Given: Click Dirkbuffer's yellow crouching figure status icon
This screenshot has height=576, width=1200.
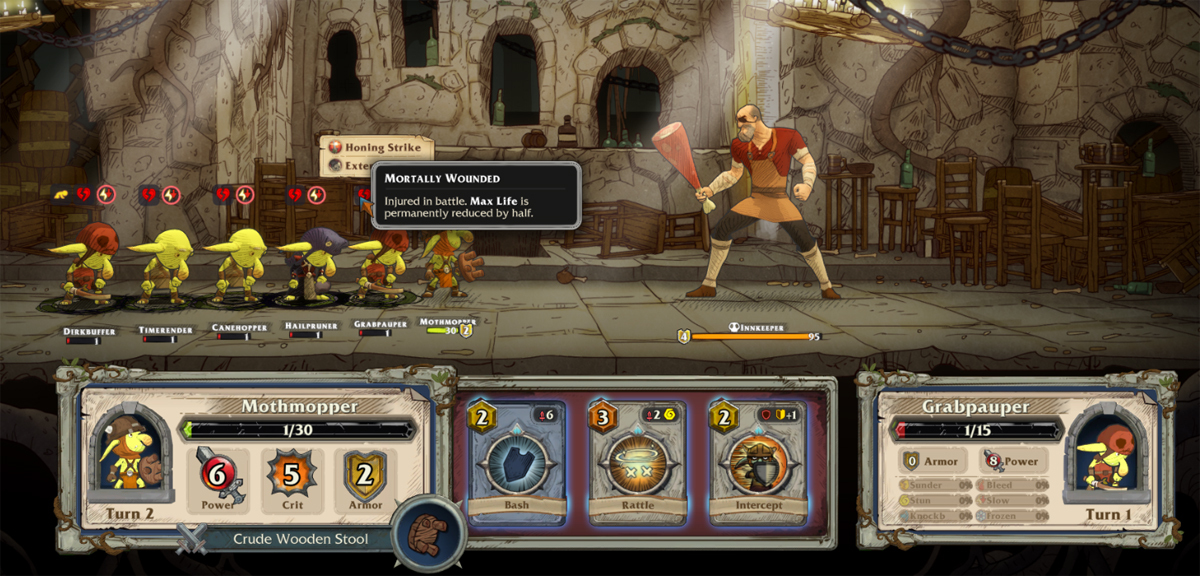Looking at the screenshot, I should tap(61, 194).
